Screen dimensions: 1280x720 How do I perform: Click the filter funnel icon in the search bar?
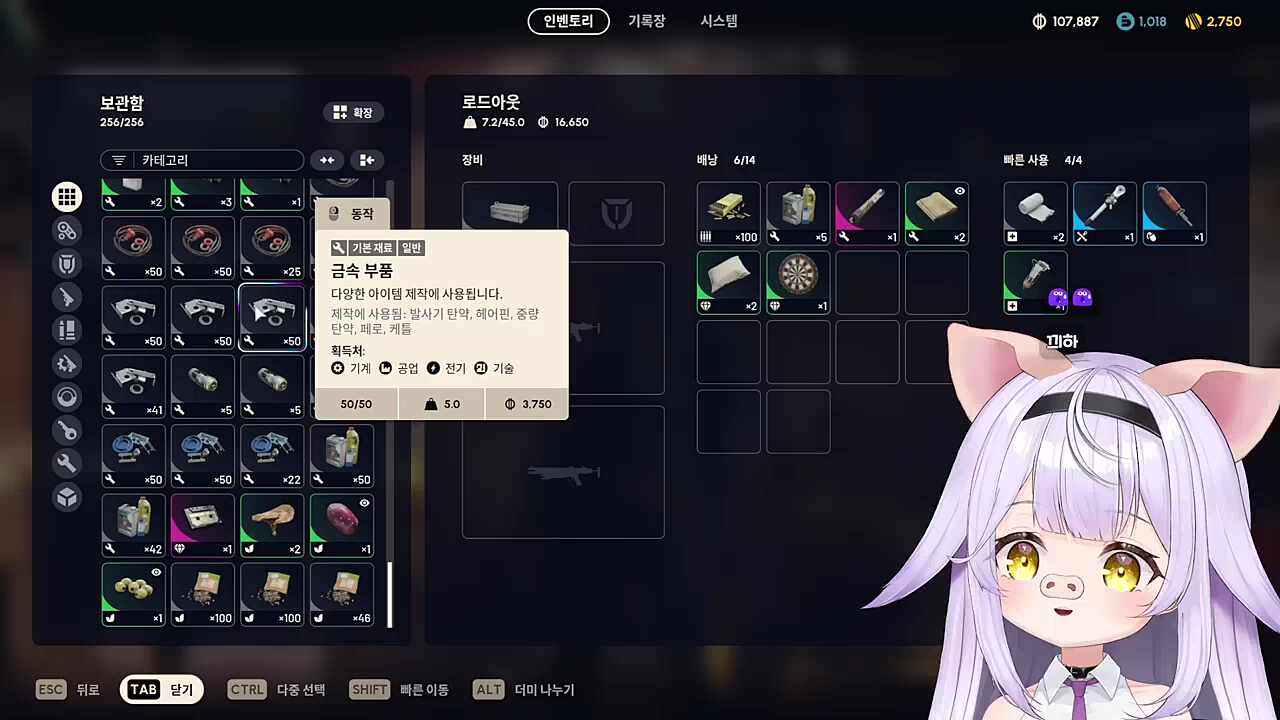click(119, 160)
